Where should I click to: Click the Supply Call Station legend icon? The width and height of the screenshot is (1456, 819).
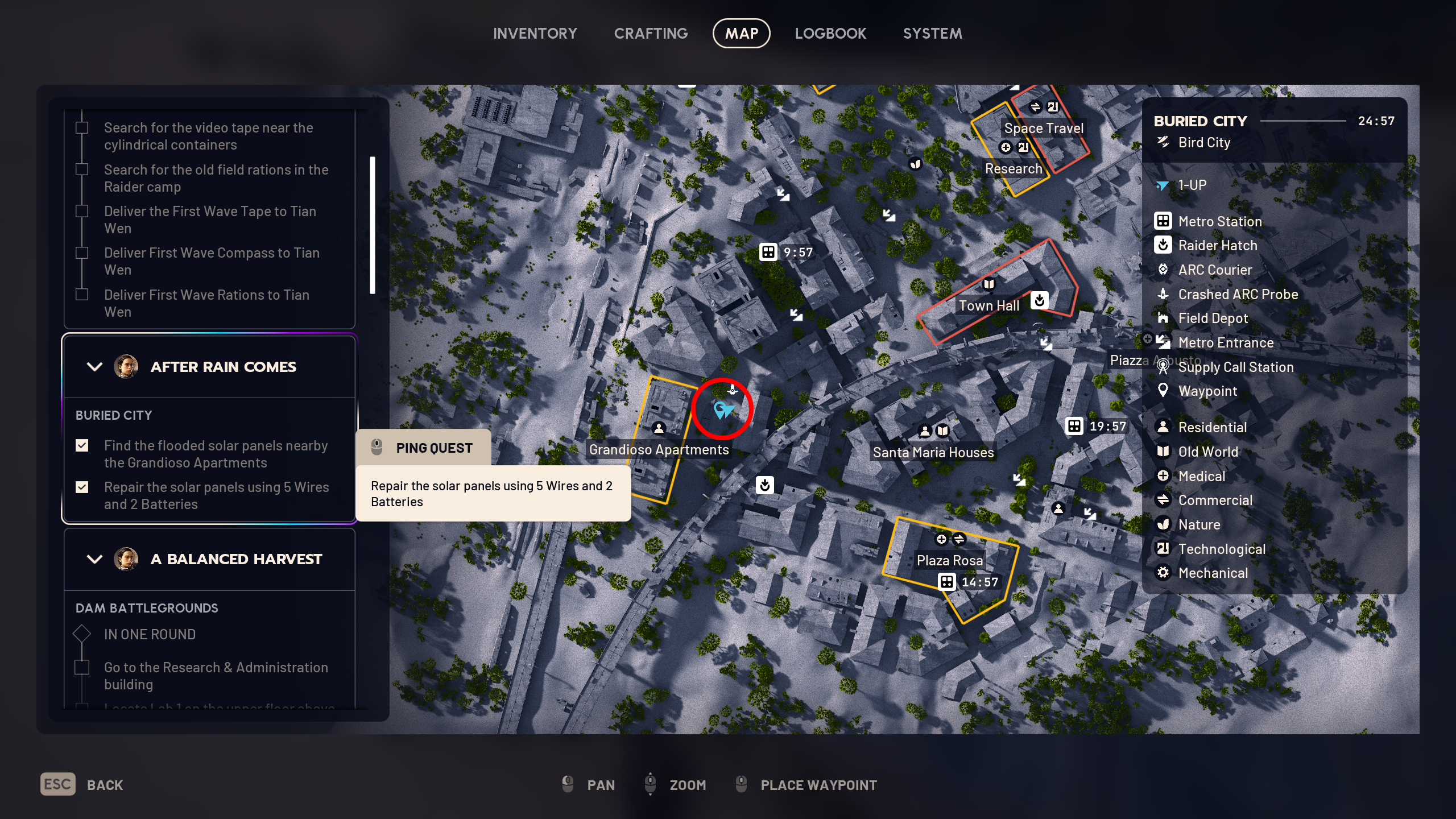[x=1164, y=367]
